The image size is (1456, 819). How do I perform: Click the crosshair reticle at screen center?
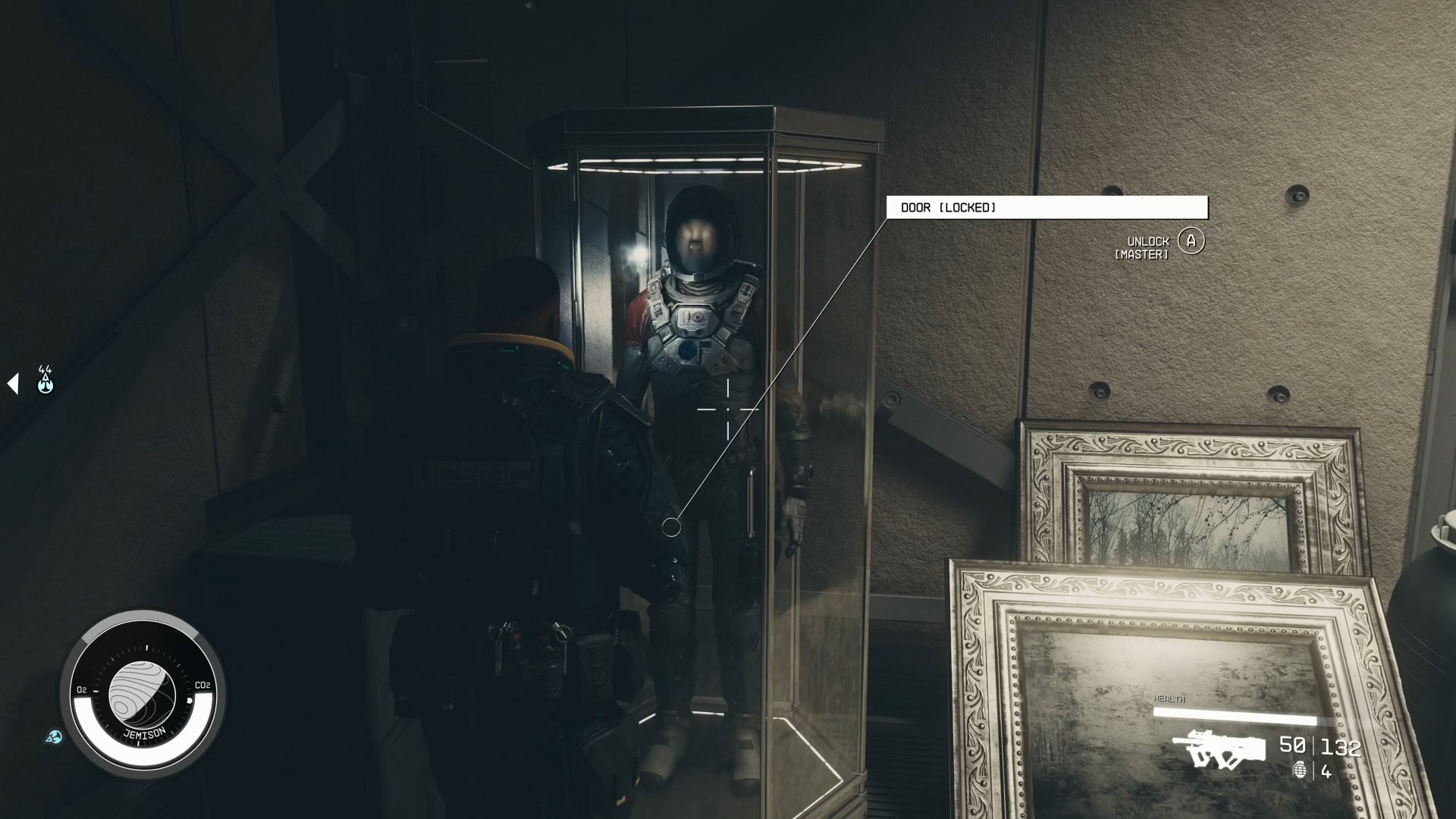(728, 409)
